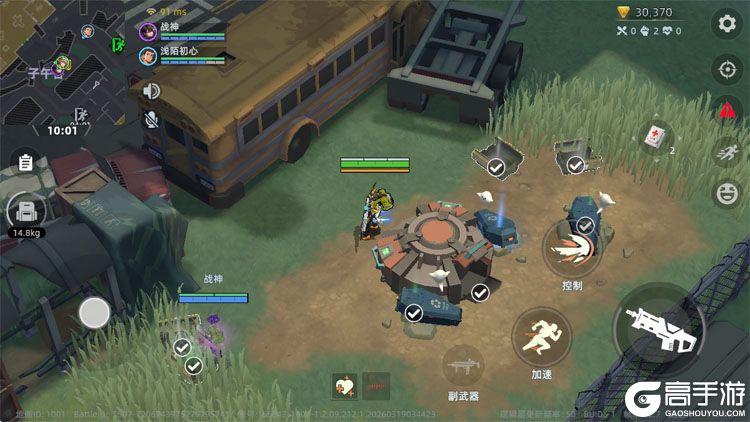Toggle the muted microphone button
This screenshot has height=422, width=750.
pos(152,120)
